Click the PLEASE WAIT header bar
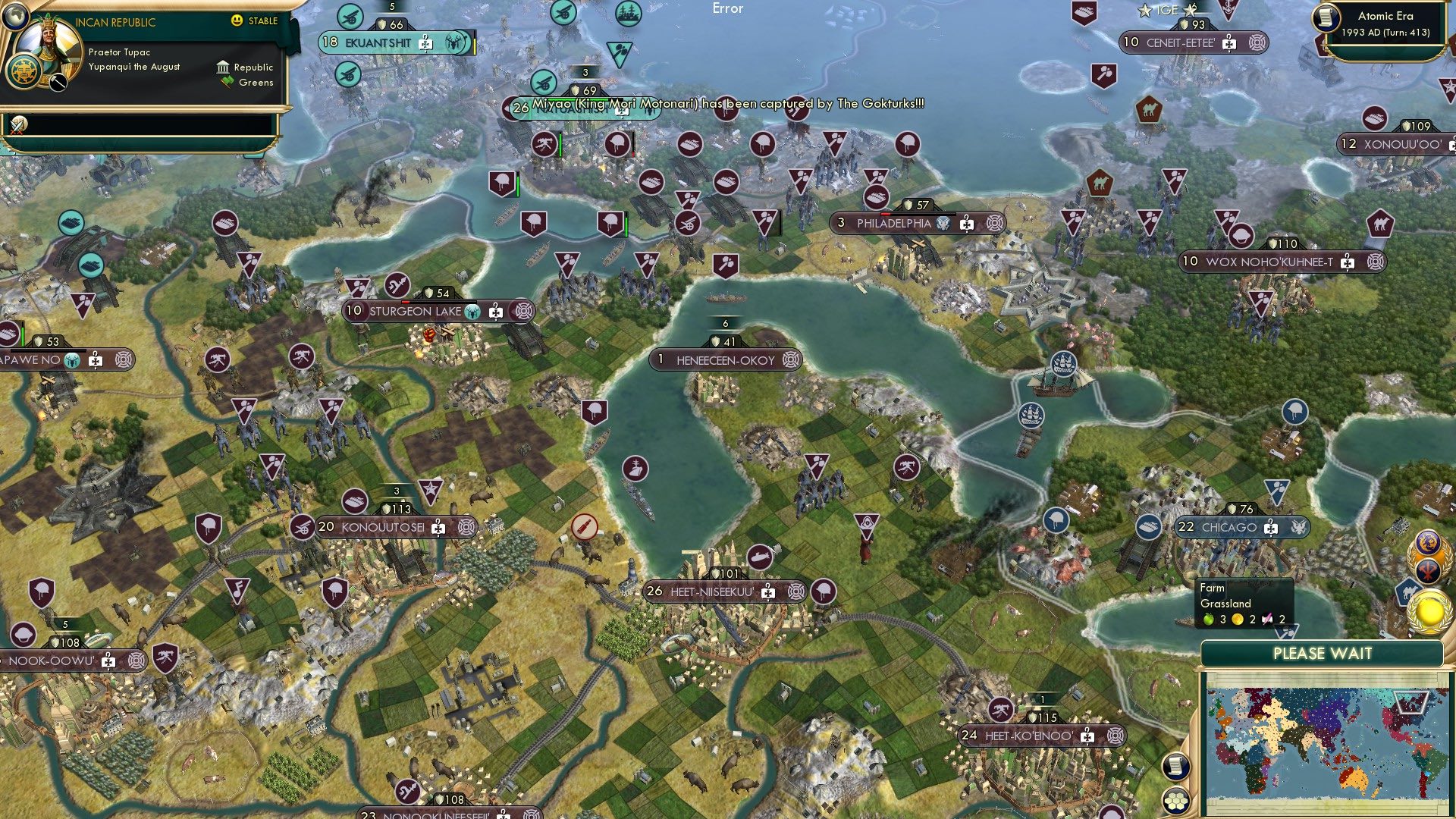Screen dimensions: 1456x819 click(1325, 653)
